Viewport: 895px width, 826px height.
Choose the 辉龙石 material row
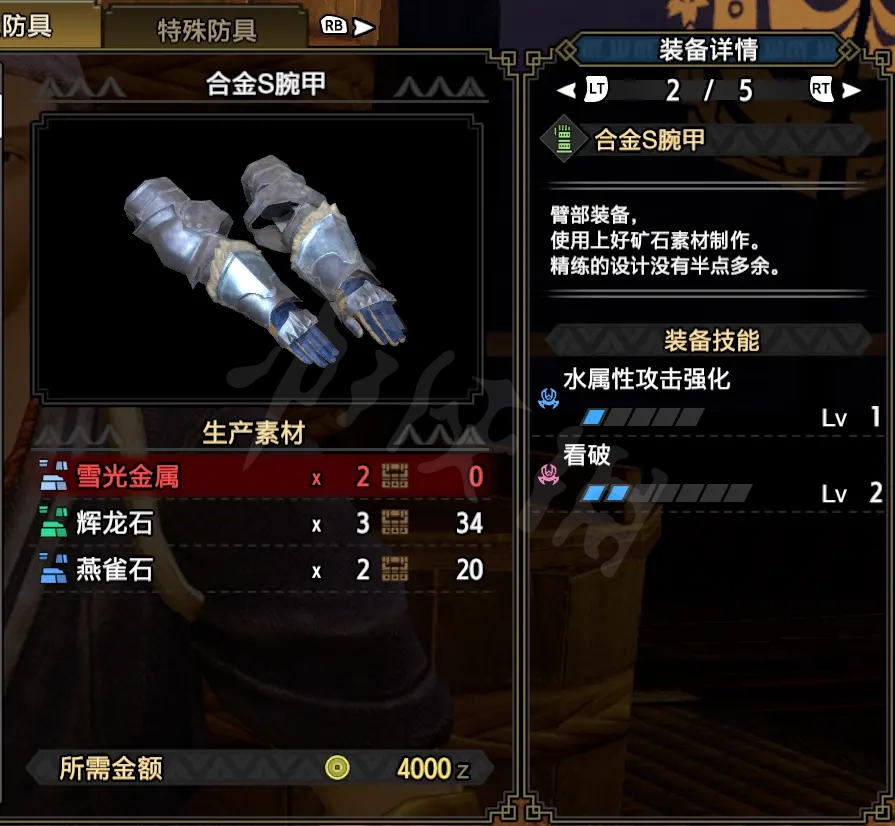262,523
